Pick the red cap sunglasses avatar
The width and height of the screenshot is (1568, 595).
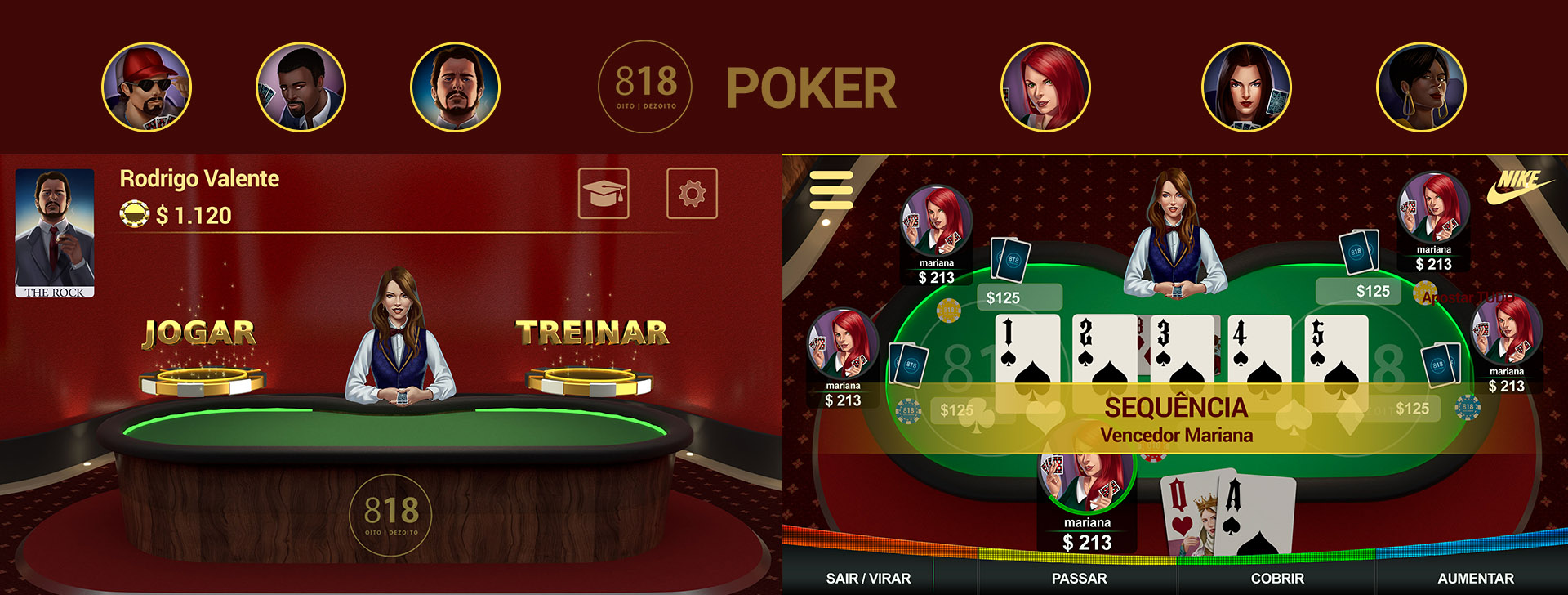[x=146, y=87]
